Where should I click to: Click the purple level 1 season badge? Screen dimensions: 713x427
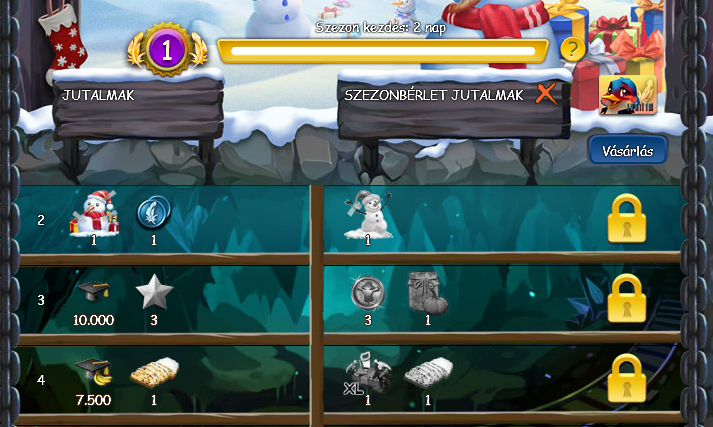pos(167,49)
